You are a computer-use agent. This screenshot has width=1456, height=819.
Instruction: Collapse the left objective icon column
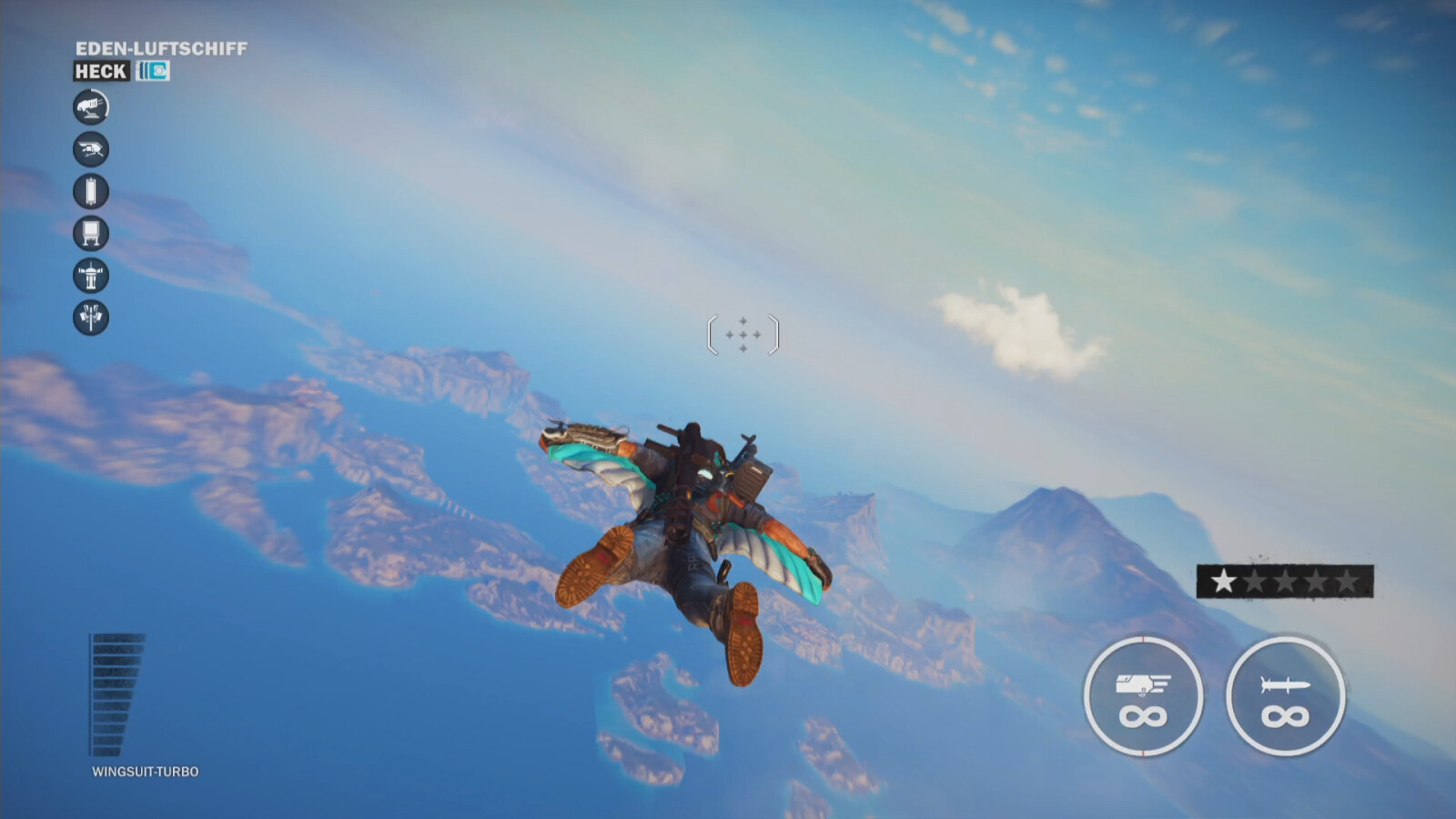[x=90, y=213]
